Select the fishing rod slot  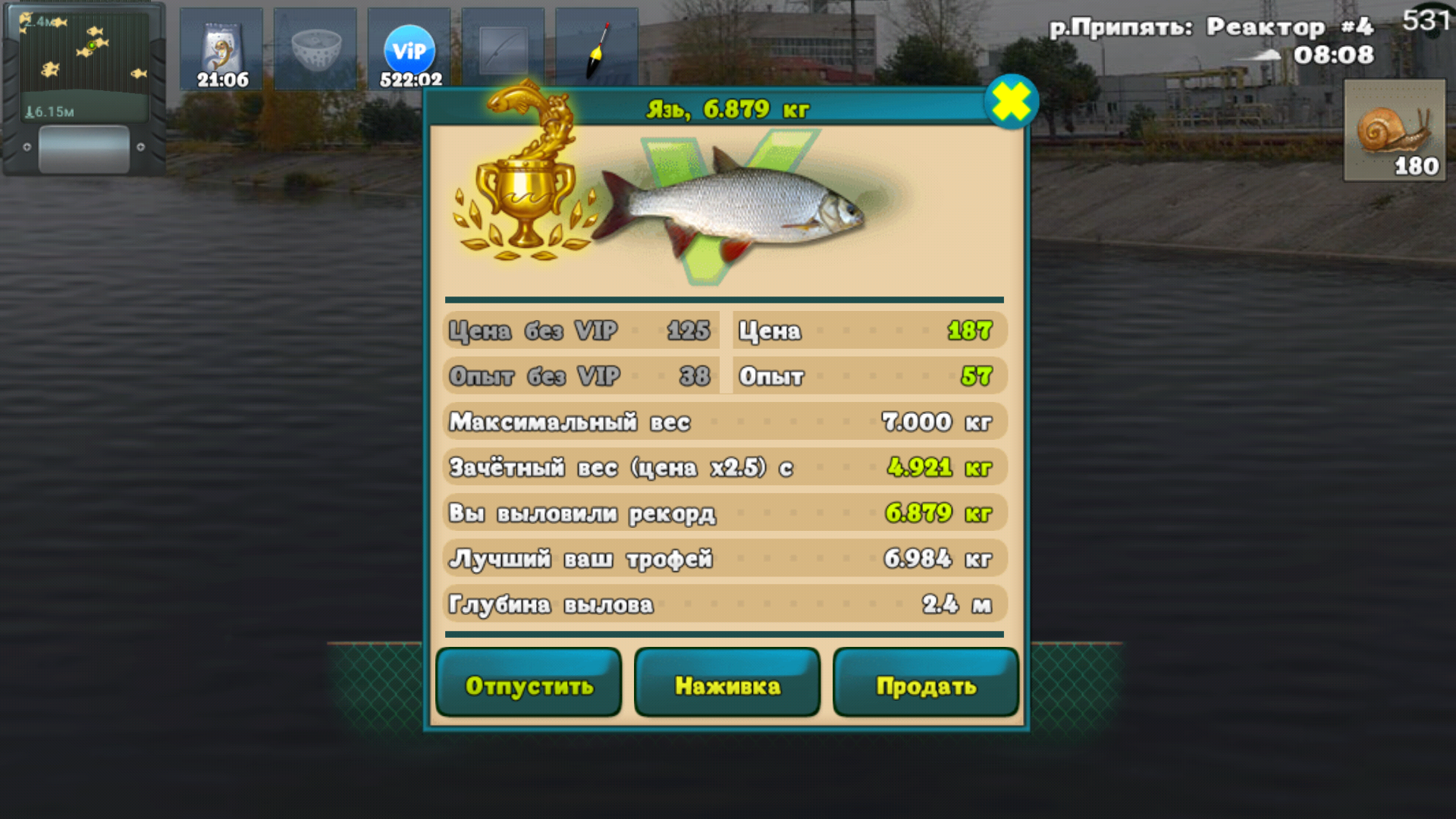click(503, 47)
